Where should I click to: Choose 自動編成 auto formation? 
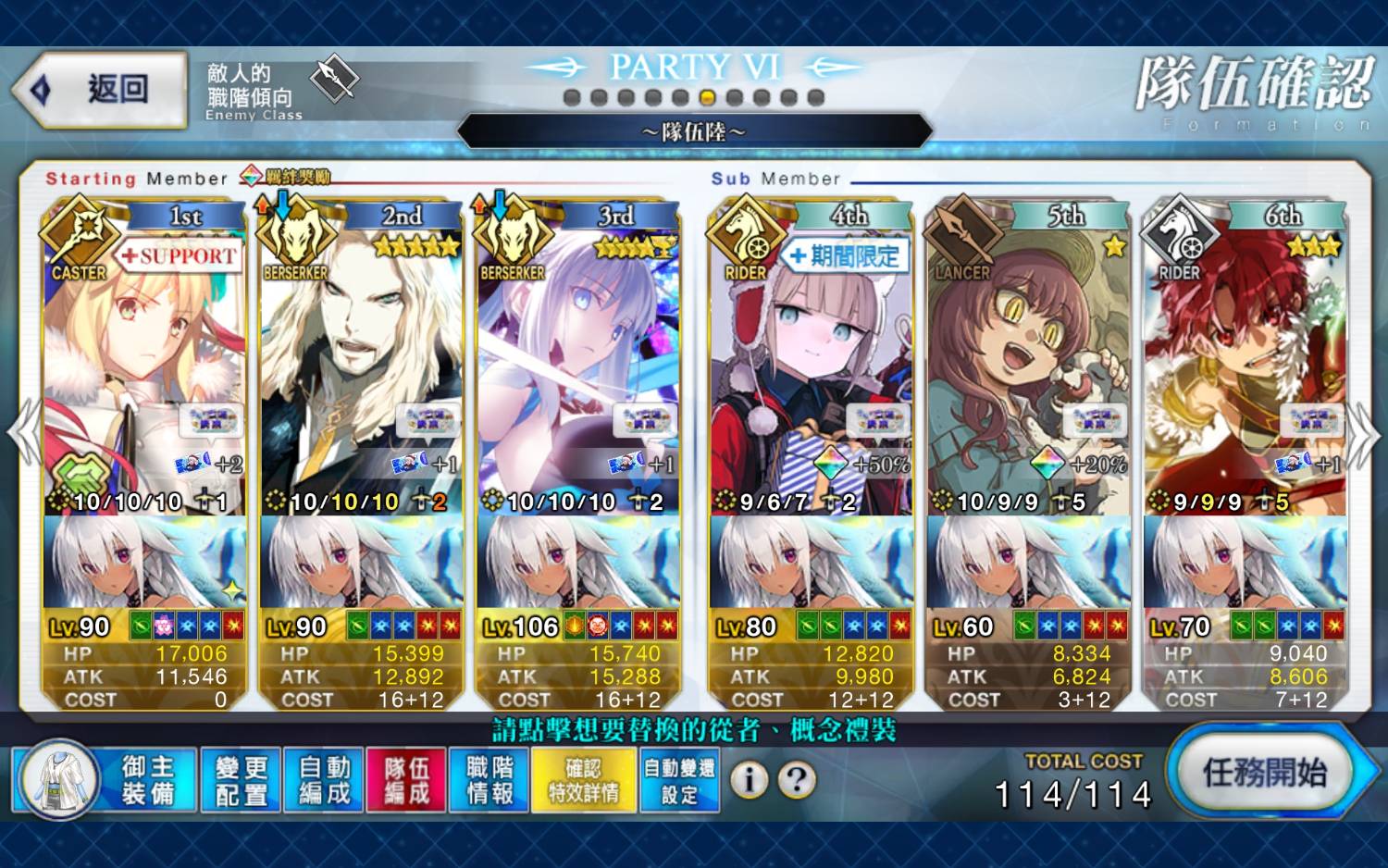[x=325, y=780]
